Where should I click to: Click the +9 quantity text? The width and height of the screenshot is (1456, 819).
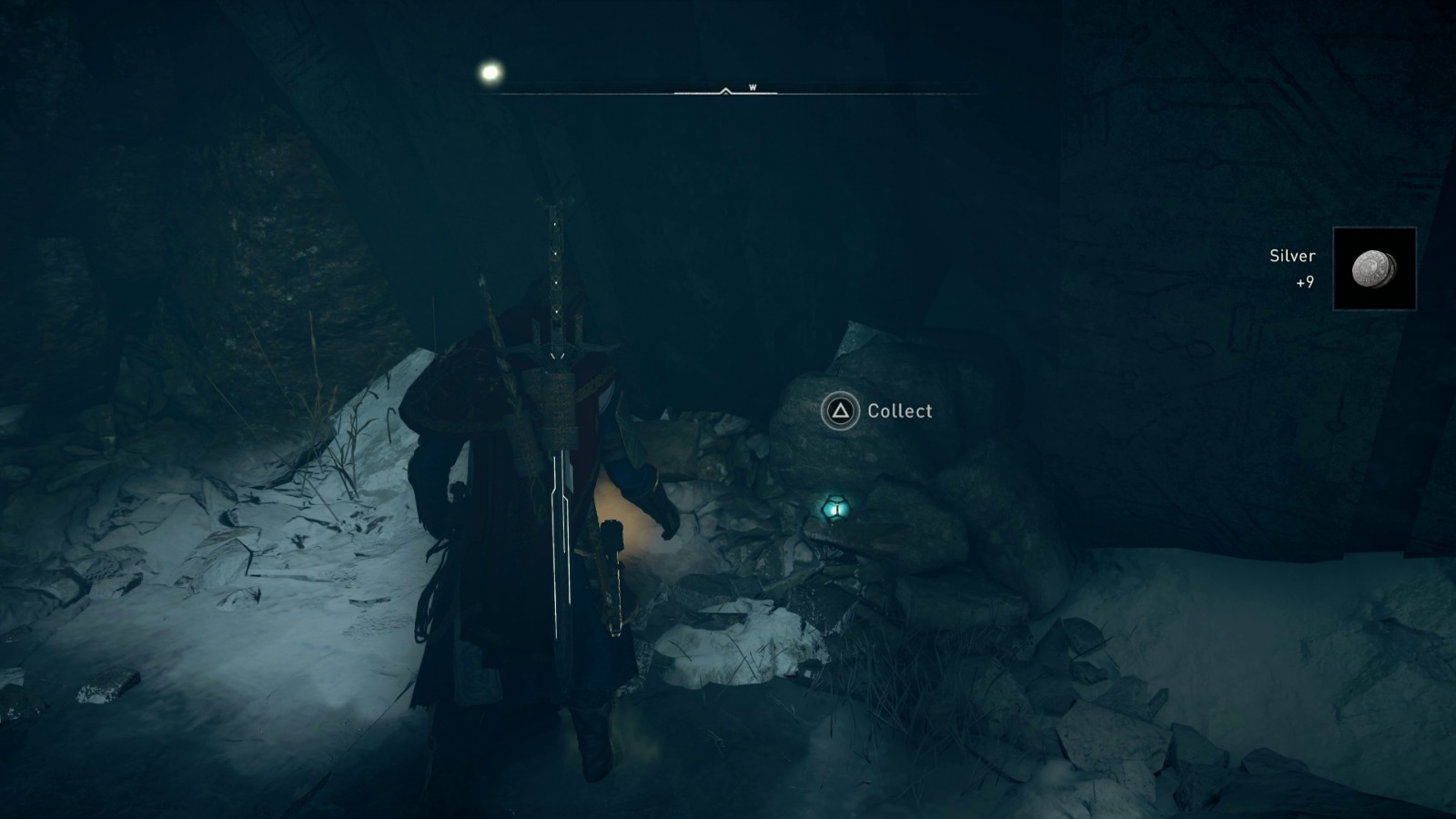[x=1306, y=283]
